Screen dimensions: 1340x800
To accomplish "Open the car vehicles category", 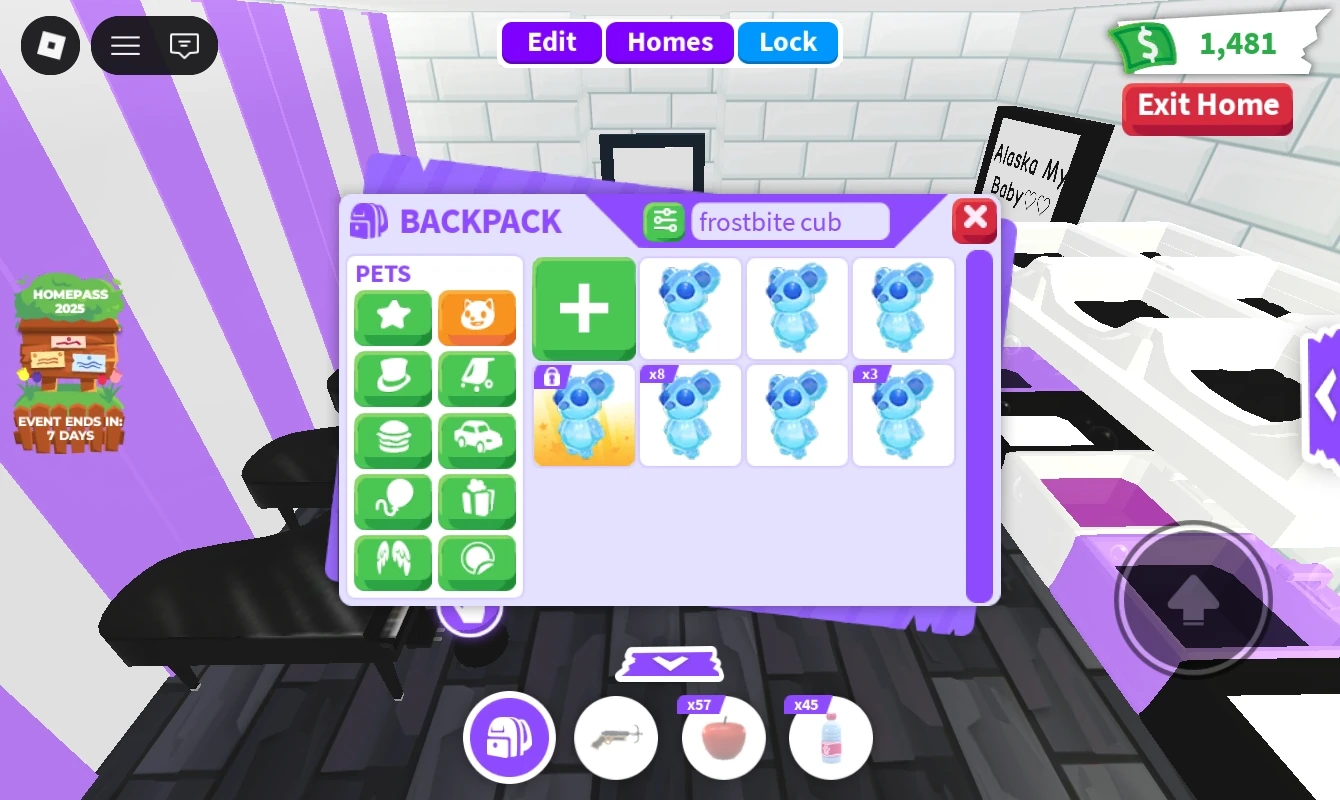I will point(477,440).
